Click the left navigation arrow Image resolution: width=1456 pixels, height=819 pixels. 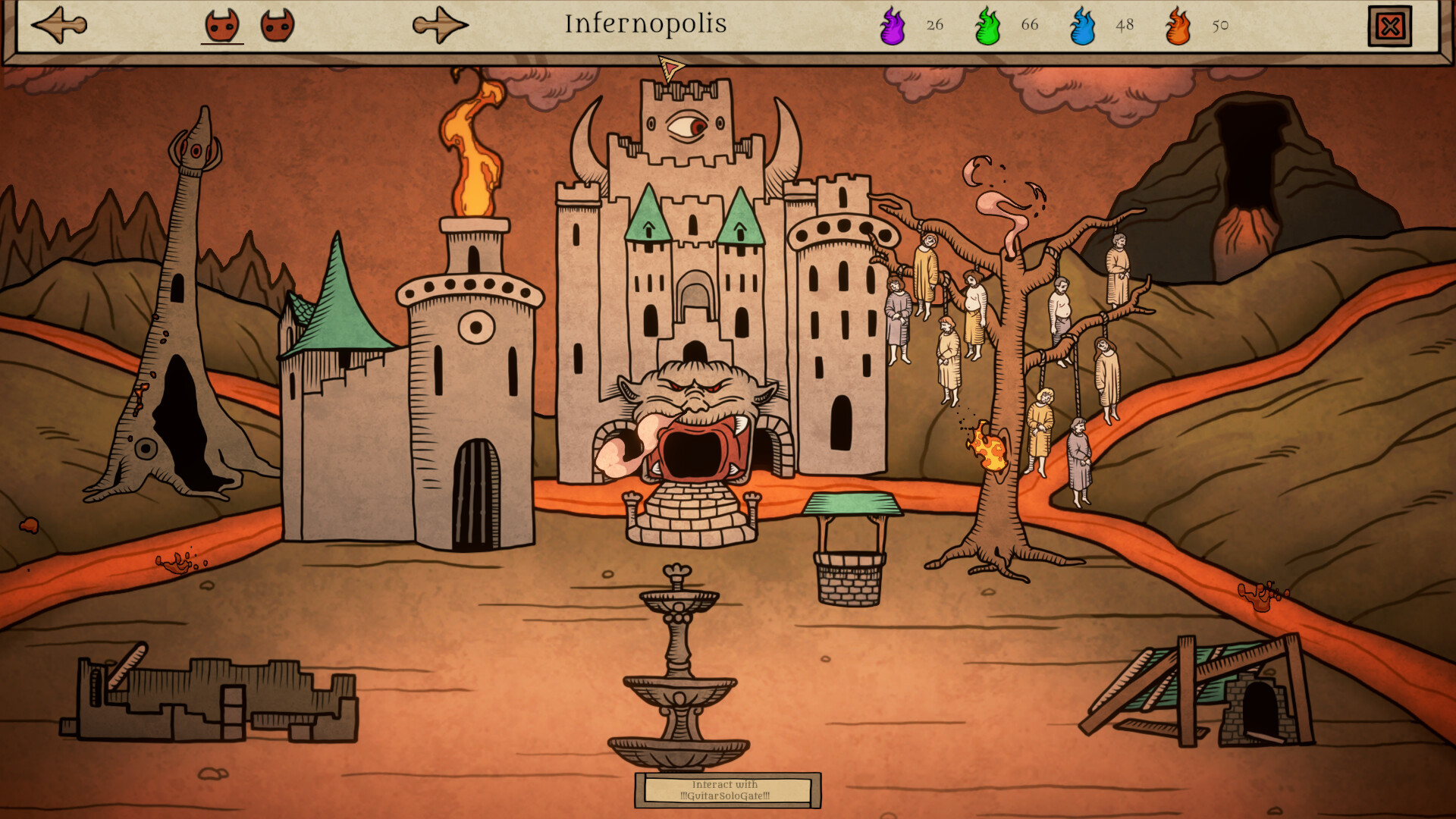coord(57,23)
